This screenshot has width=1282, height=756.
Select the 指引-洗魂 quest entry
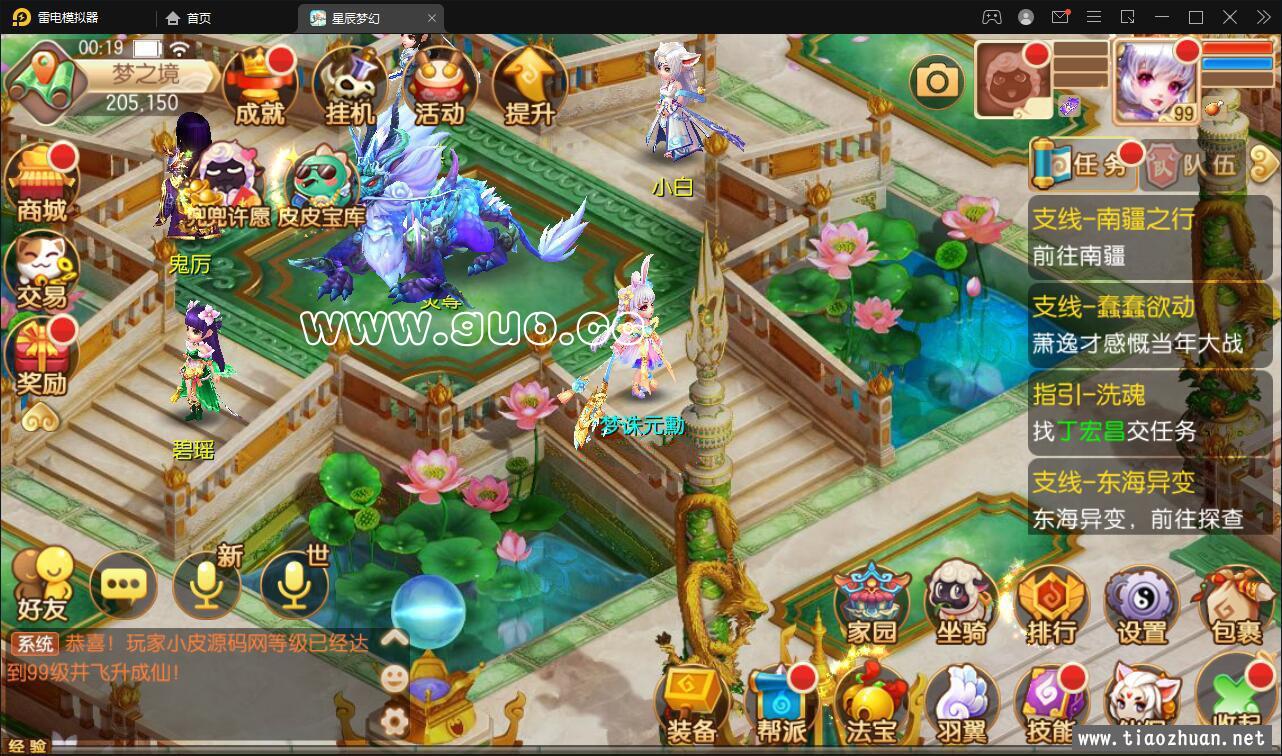pos(1136,412)
